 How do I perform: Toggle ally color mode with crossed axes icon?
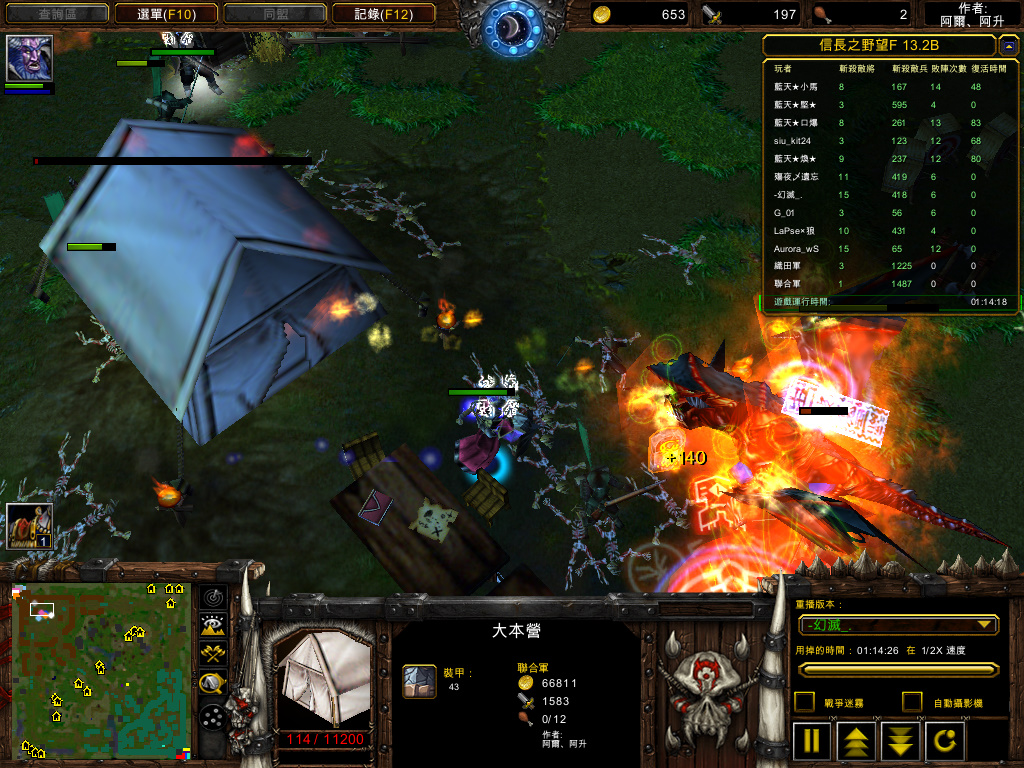click(x=212, y=655)
